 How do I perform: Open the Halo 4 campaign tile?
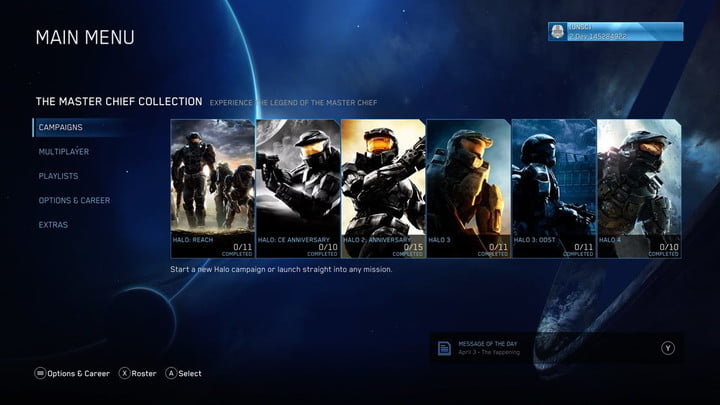click(x=639, y=189)
